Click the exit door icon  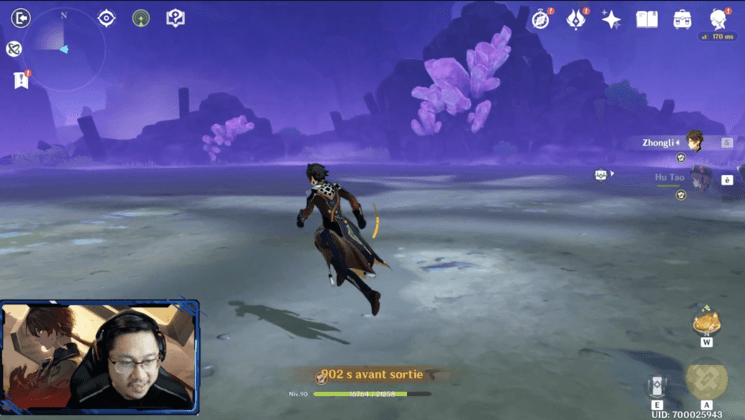click(21, 17)
